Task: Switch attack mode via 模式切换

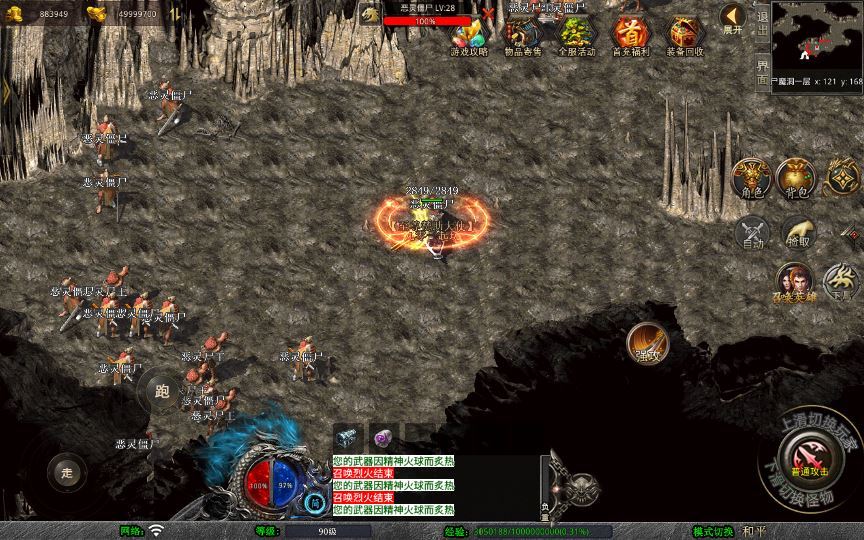Action: tap(714, 531)
